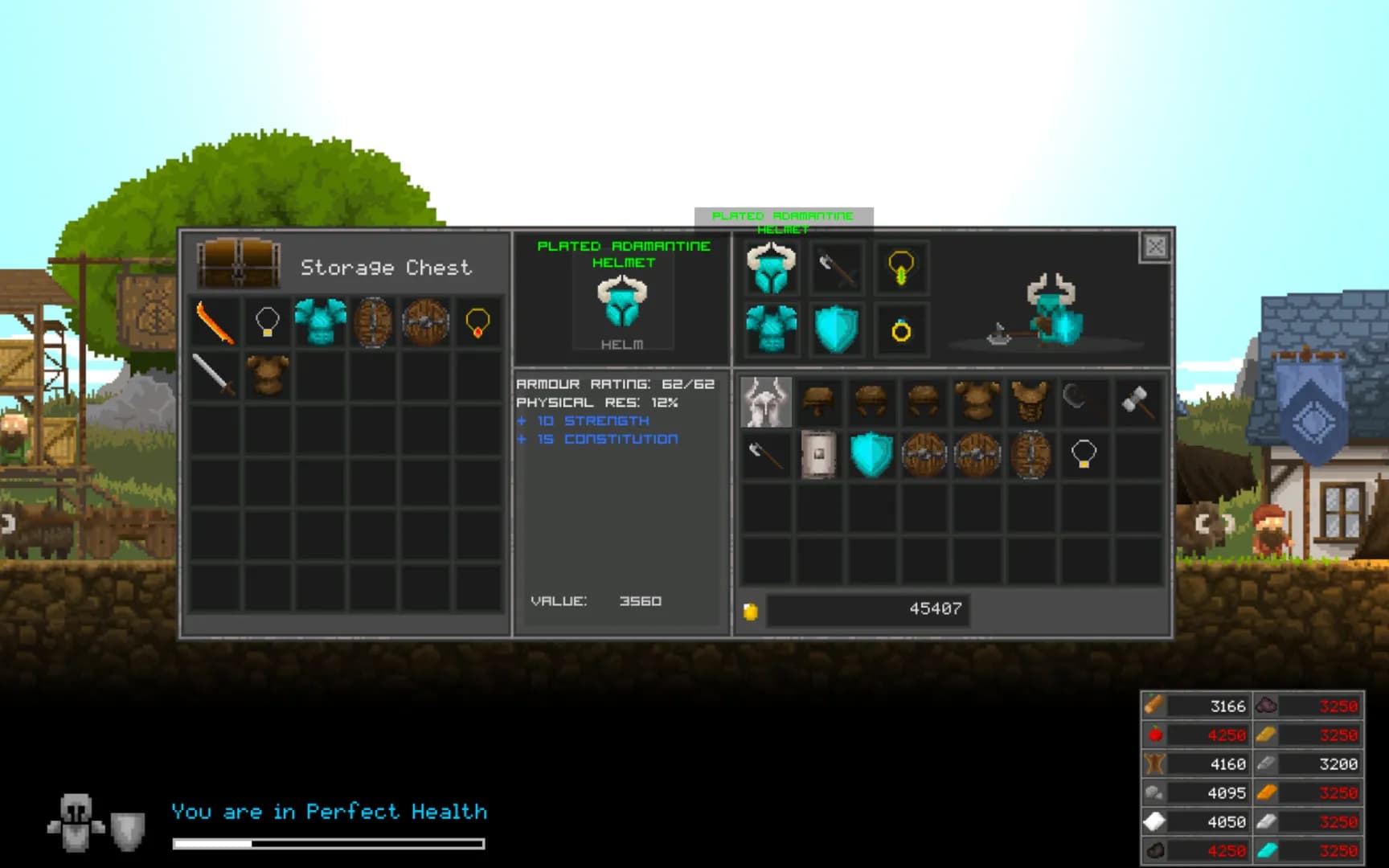Select the equipped battle axe weapon slot
1389x868 pixels.
click(x=836, y=268)
